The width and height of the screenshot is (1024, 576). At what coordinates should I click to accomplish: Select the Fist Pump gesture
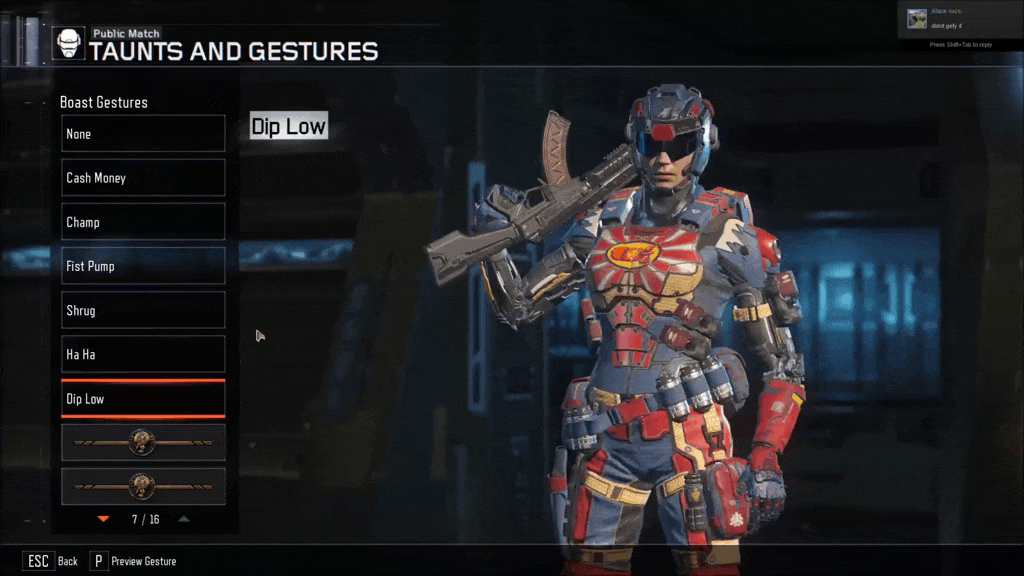(143, 266)
